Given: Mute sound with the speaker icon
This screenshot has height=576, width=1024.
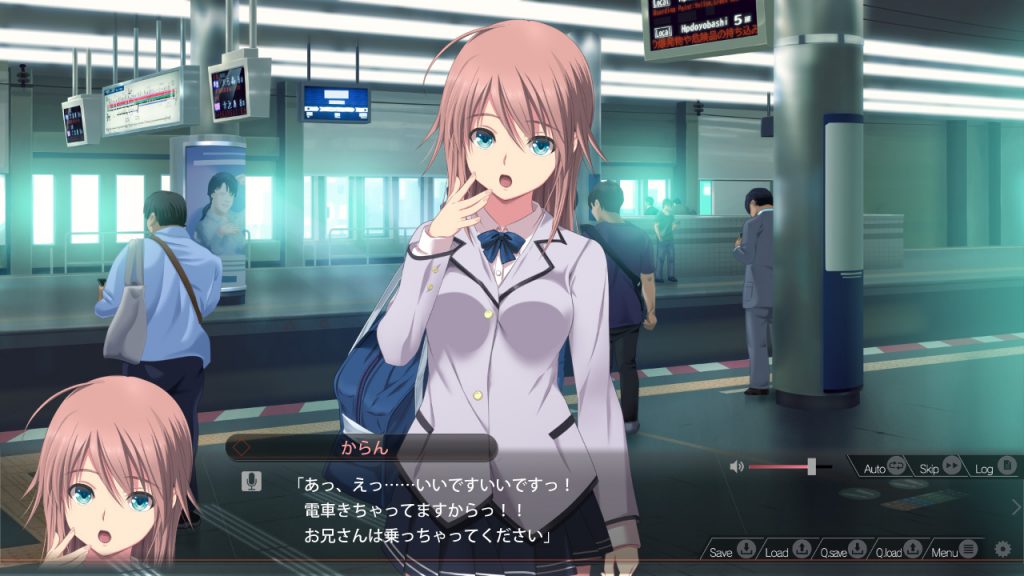Looking at the screenshot, I should 738,466.
